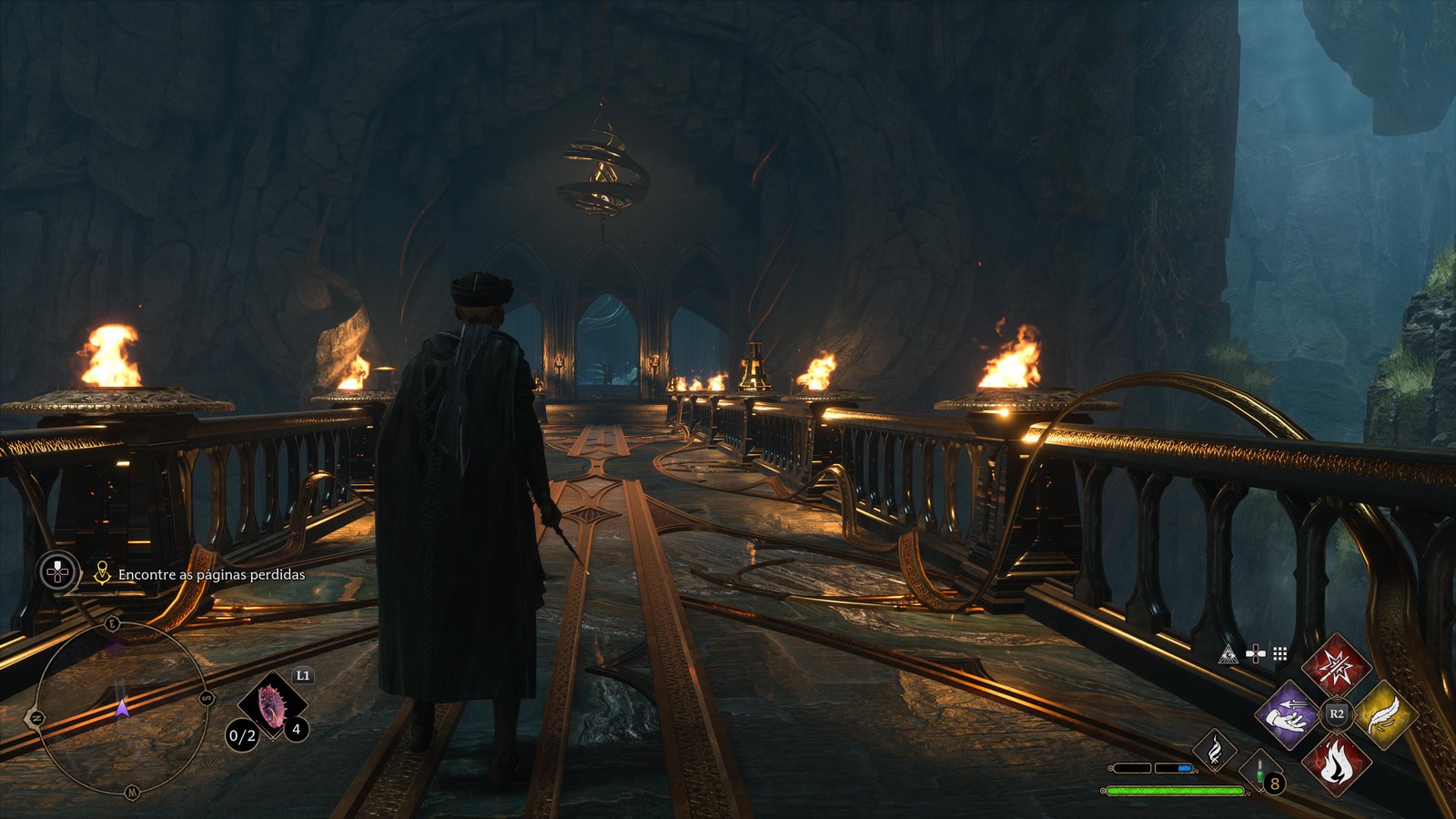The height and width of the screenshot is (819, 1456).
Task: Select the pink spiky plant item slot
Action: click(x=272, y=706)
